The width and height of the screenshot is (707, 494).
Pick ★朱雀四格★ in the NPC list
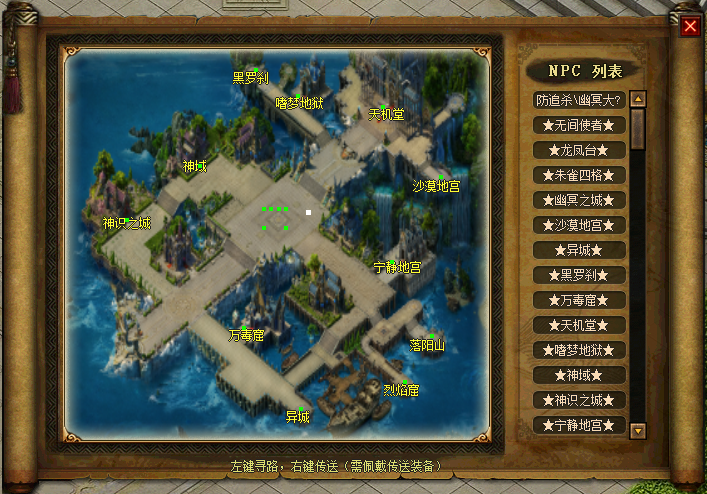point(579,175)
